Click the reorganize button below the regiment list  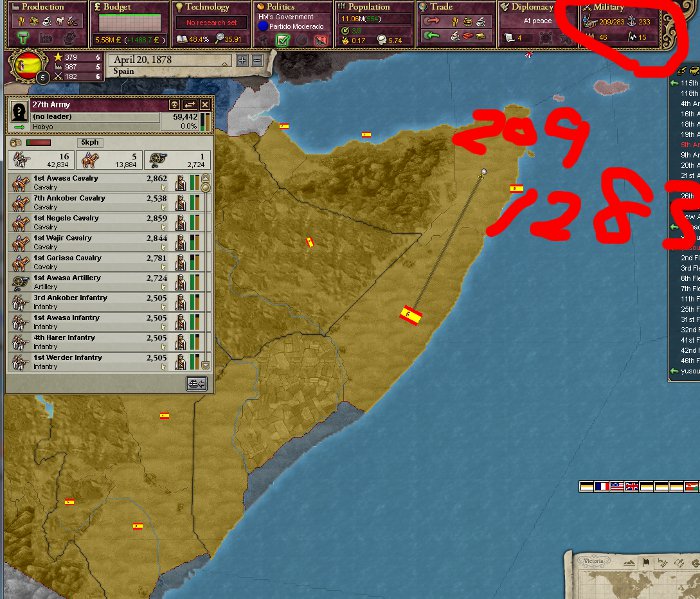196,383
